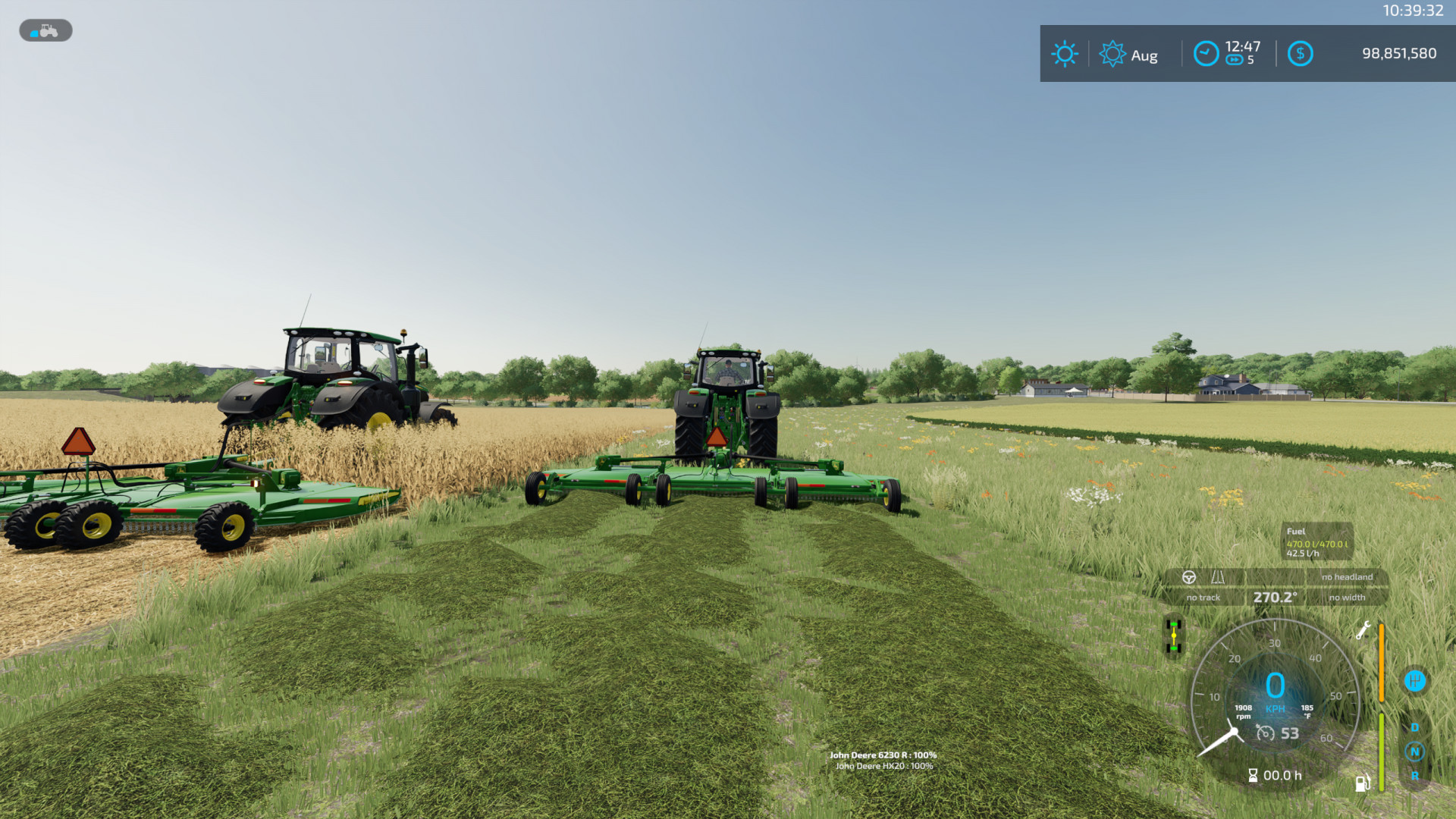Viewport: 1456px width, 819px height.
Task: Click the sun weather icon
Action: [x=1065, y=52]
